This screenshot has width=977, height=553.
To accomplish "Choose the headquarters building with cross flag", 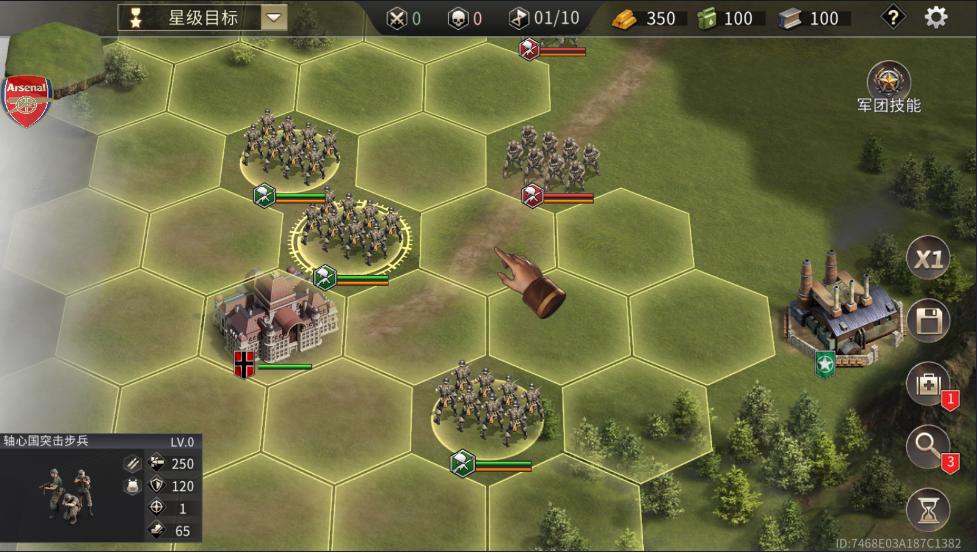I will (x=277, y=318).
